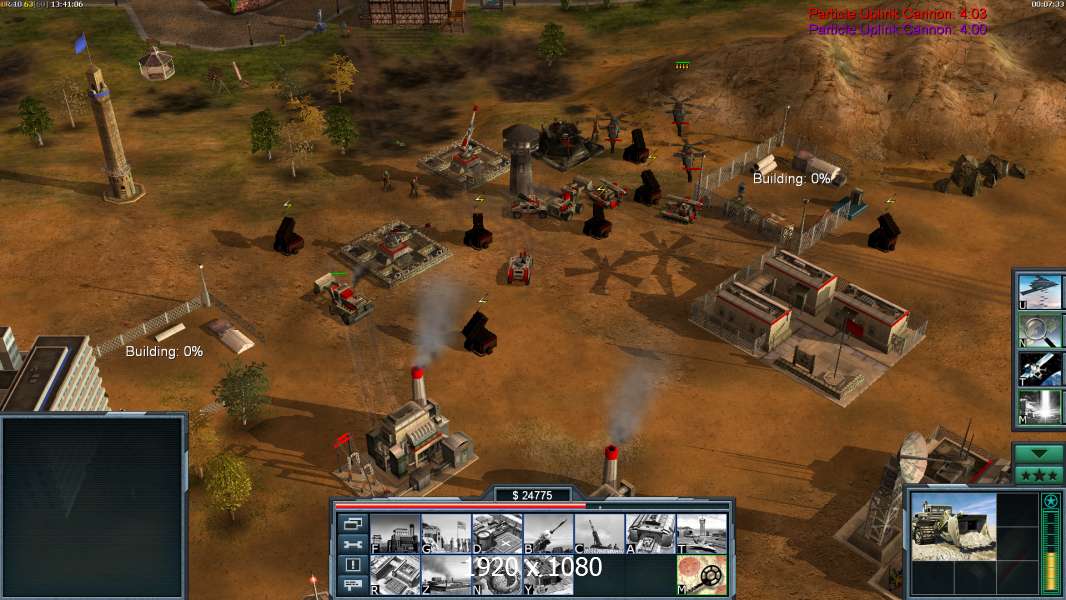Select the power plant build icon marked F

click(395, 533)
